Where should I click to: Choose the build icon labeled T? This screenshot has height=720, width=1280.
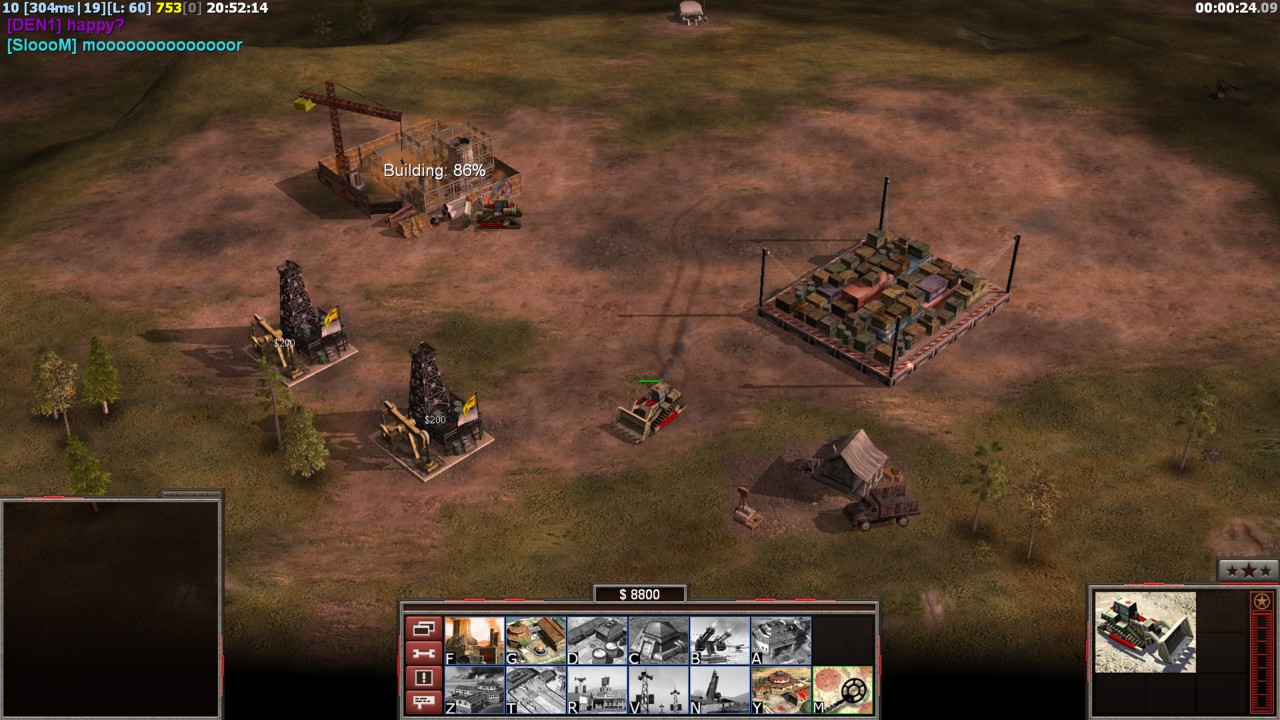535,690
